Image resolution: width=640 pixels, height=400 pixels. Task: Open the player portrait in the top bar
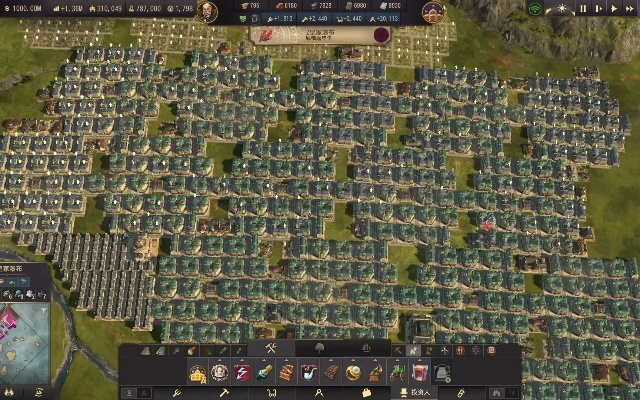pos(207,11)
